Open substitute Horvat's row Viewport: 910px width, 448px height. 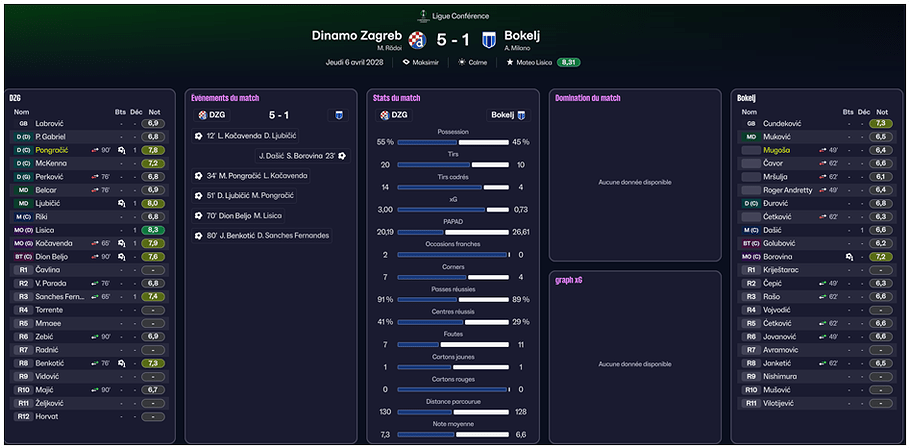coord(47,417)
